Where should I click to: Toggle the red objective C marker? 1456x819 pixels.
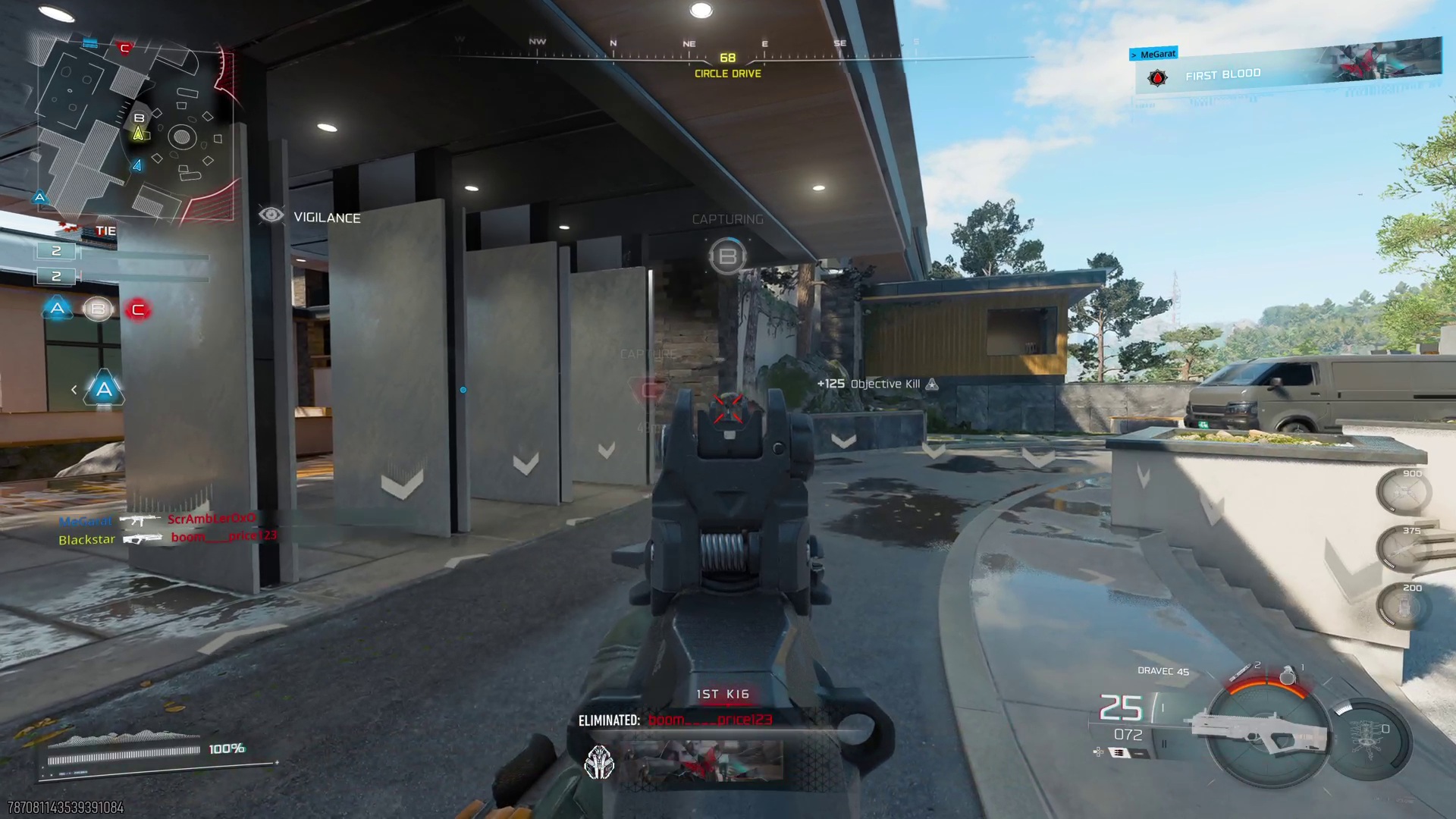[x=137, y=309]
